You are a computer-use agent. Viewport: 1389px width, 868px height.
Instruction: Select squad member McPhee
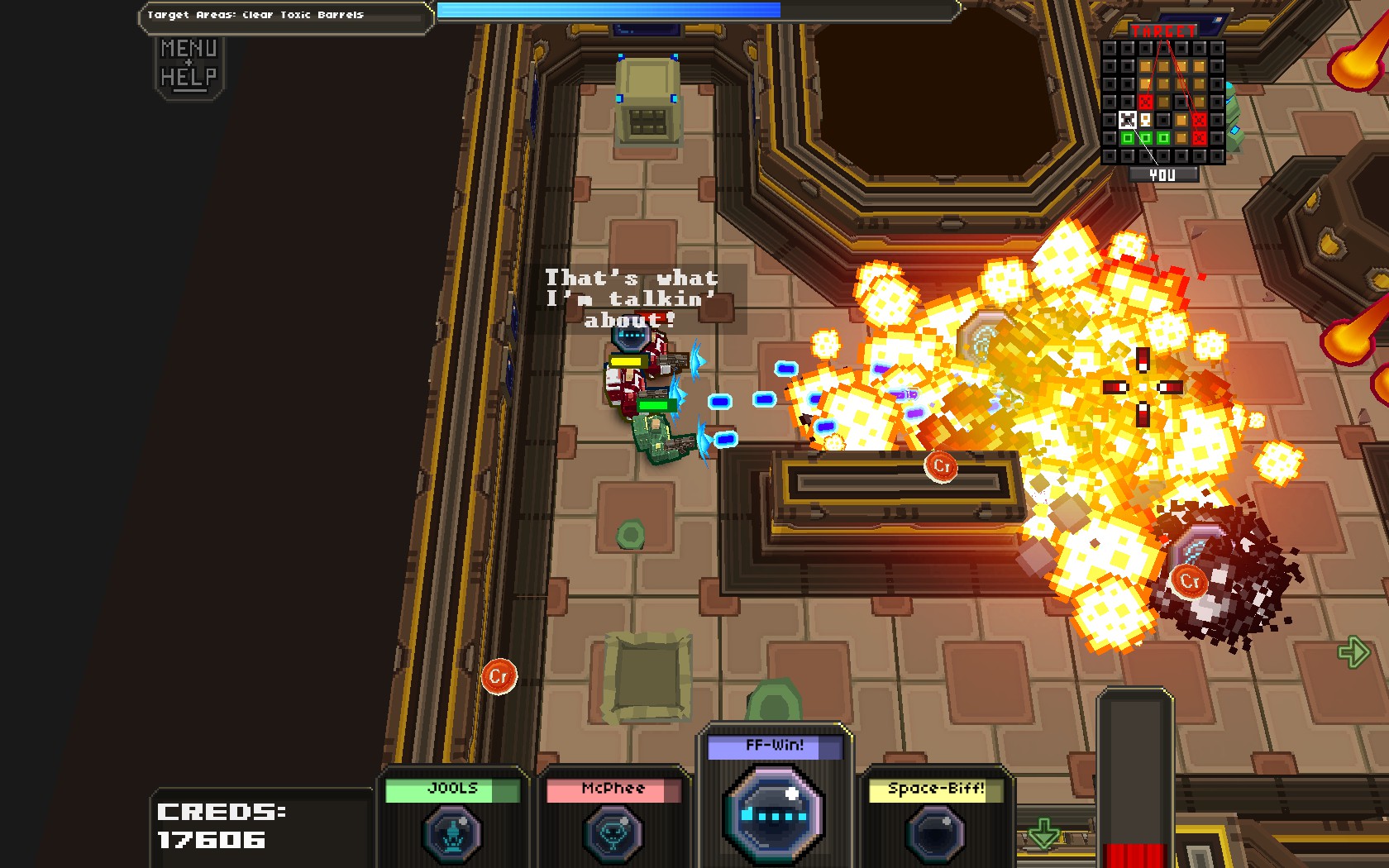coord(613,818)
